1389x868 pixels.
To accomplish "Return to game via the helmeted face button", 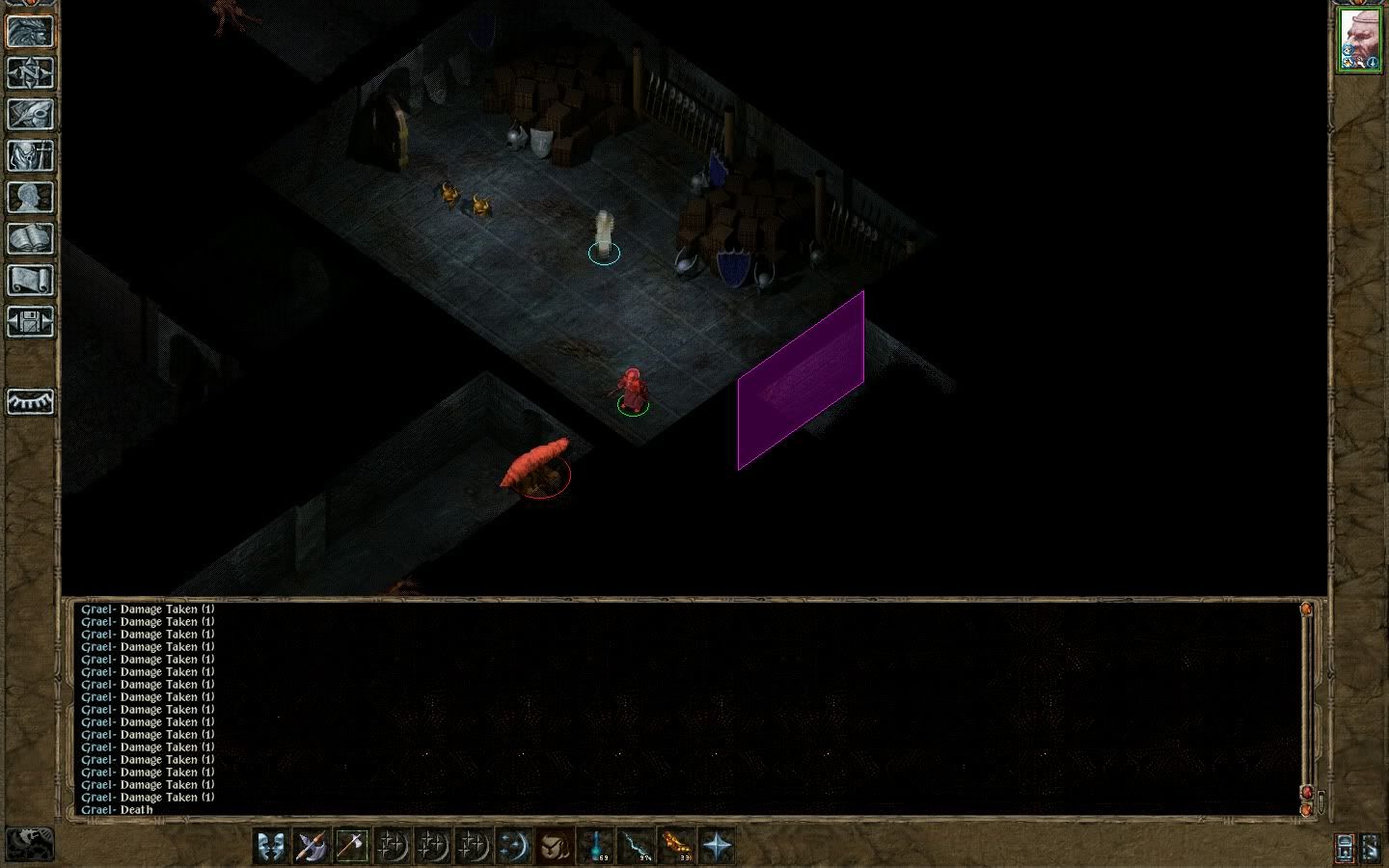I will [30, 31].
